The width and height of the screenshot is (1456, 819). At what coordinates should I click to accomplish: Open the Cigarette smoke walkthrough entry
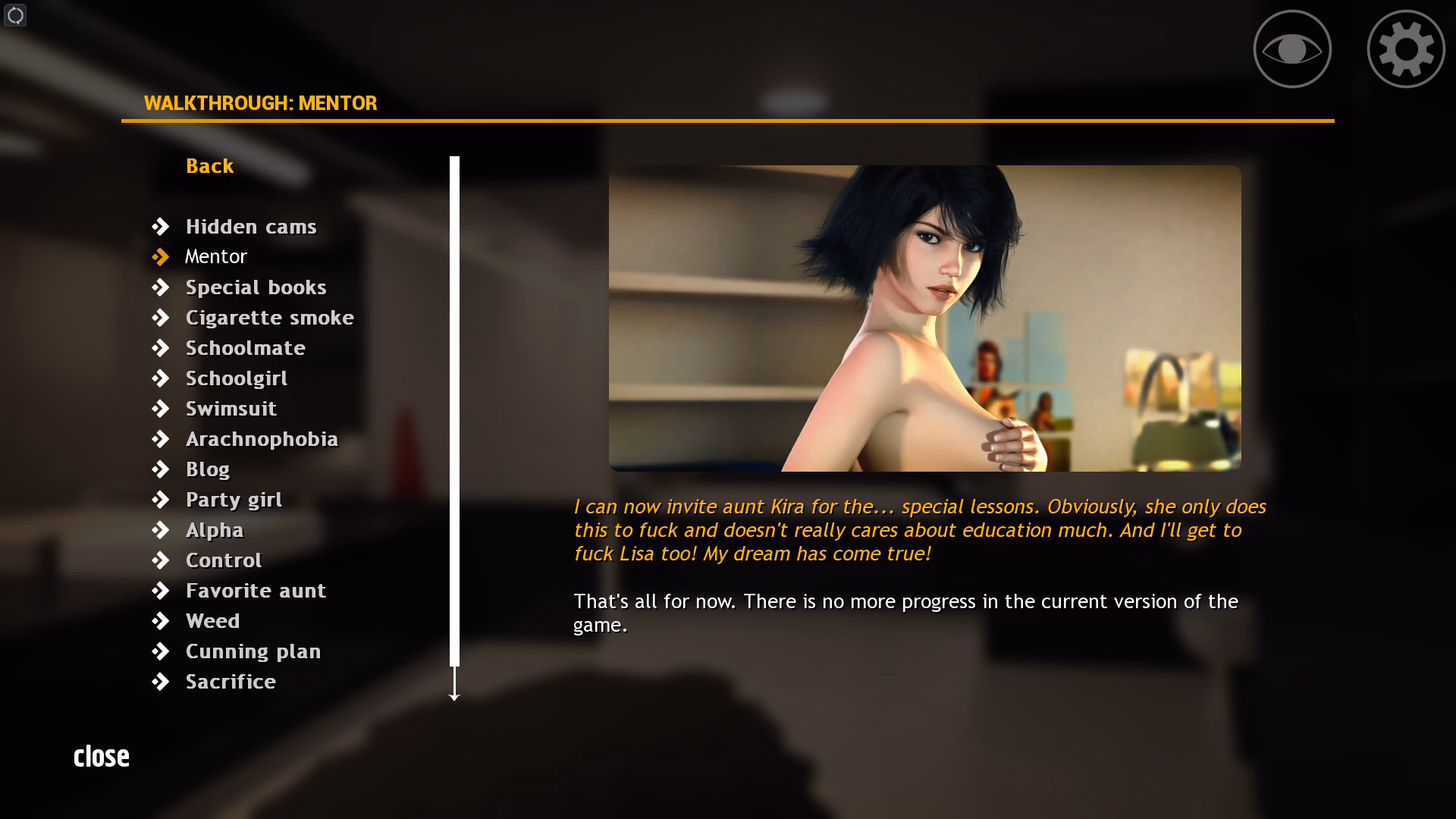click(x=269, y=317)
